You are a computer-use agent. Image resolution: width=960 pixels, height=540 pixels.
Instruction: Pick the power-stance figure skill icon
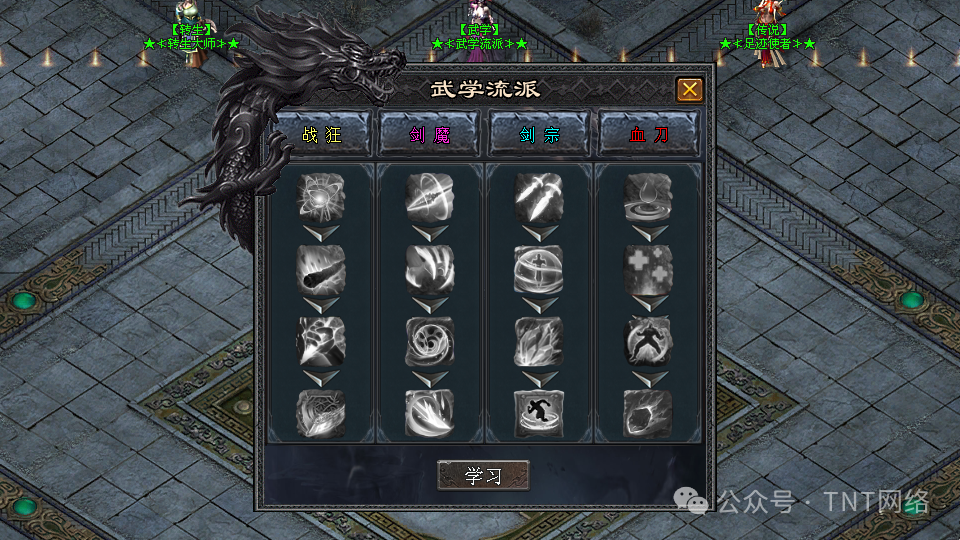click(648, 341)
